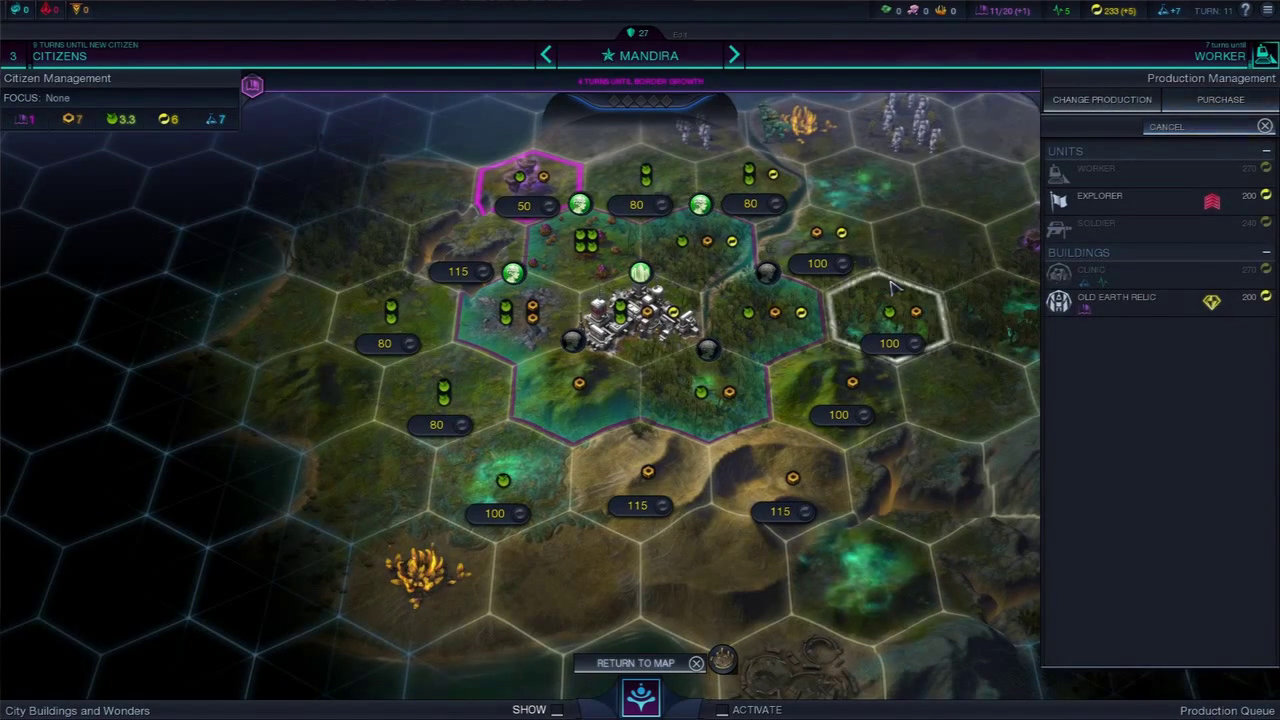This screenshot has height=720, width=1280.
Task: Open the Production Queue panel
Action: point(1227,711)
